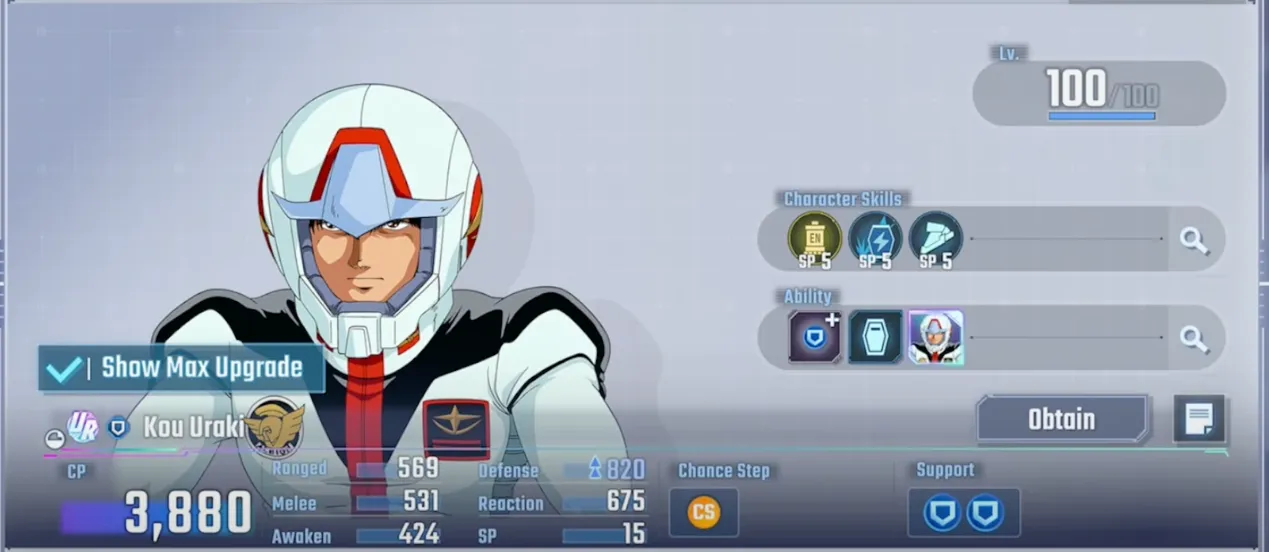The height and width of the screenshot is (552, 1269).
Task: Select the pilot portrait ability icon
Action: (x=936, y=337)
